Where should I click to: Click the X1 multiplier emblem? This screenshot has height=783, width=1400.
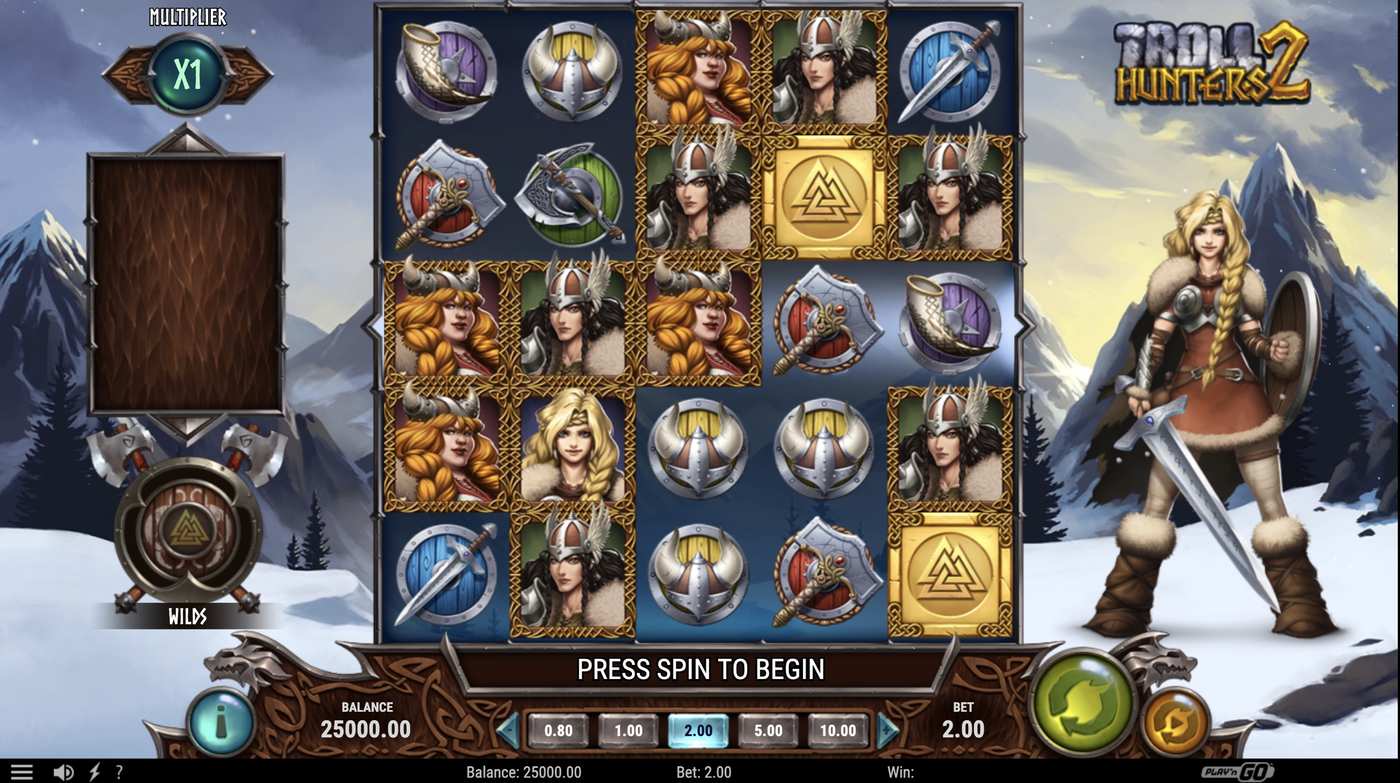click(x=184, y=74)
